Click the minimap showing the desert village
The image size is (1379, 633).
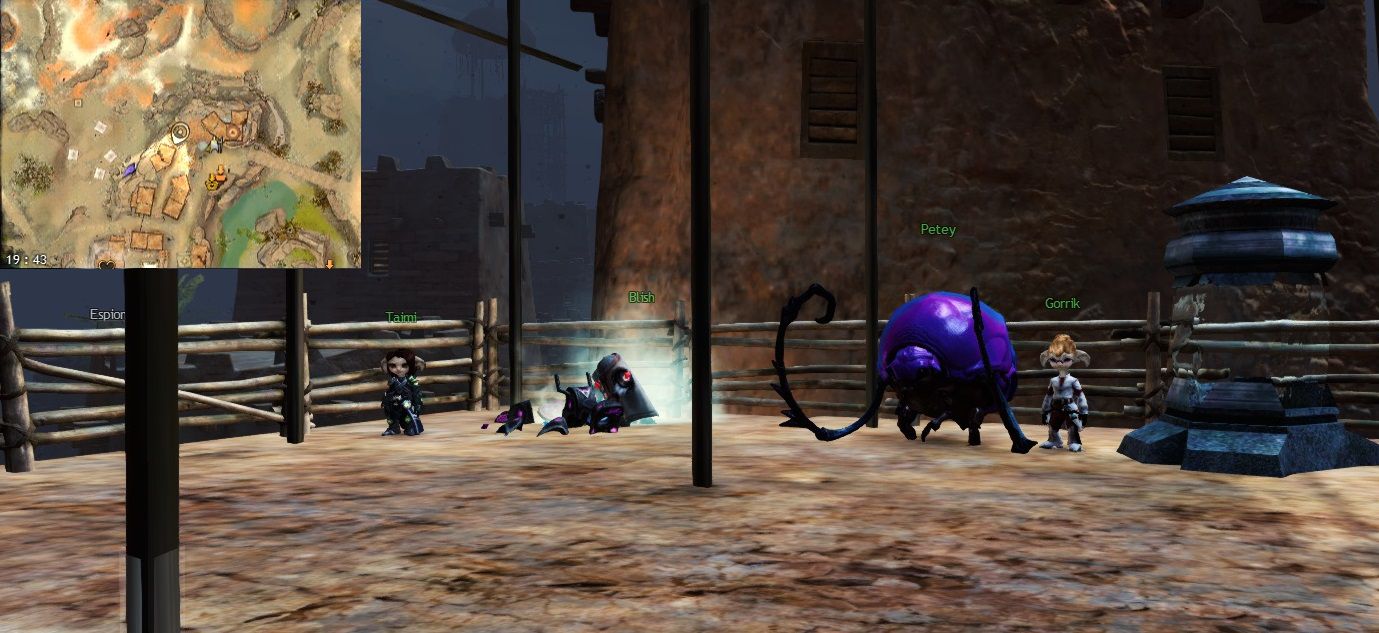tap(180, 134)
